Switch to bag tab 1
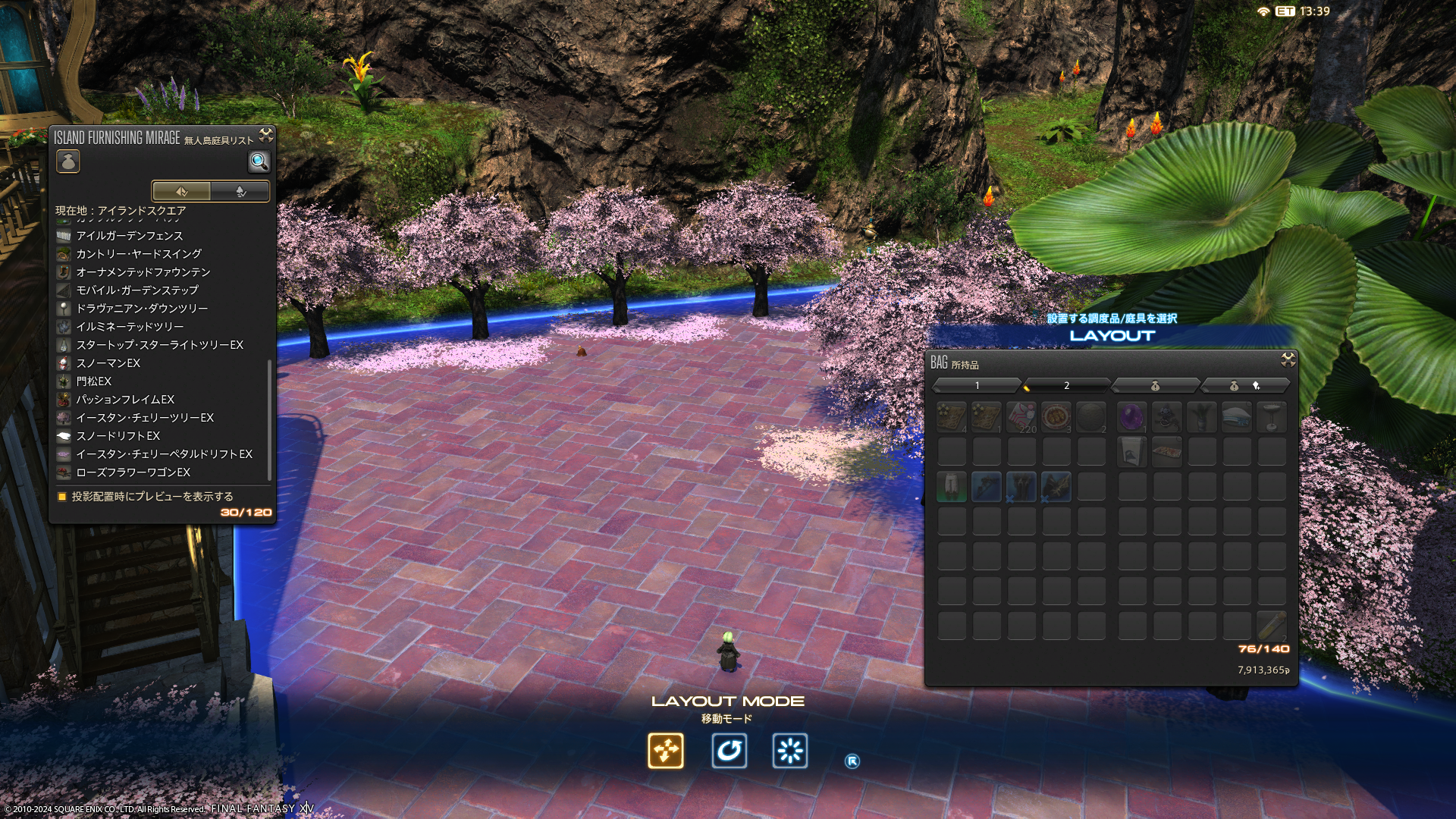 (977, 386)
